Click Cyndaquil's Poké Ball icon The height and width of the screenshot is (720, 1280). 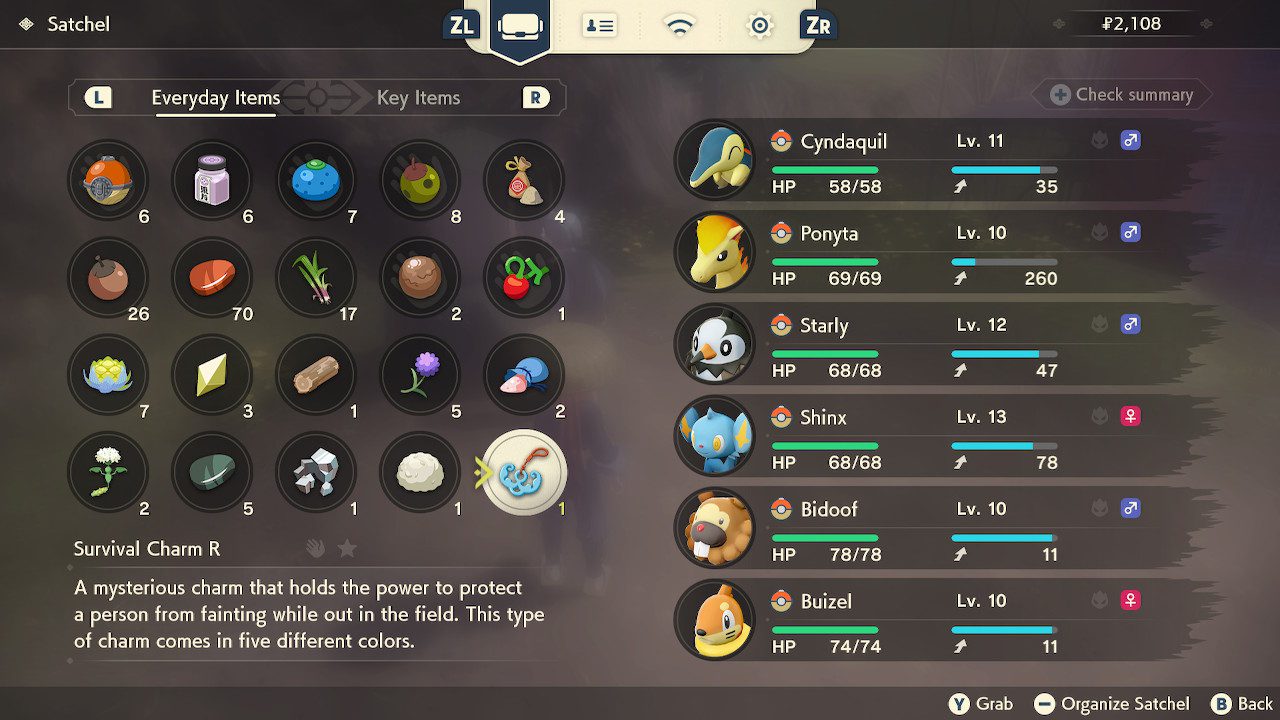[x=779, y=141]
